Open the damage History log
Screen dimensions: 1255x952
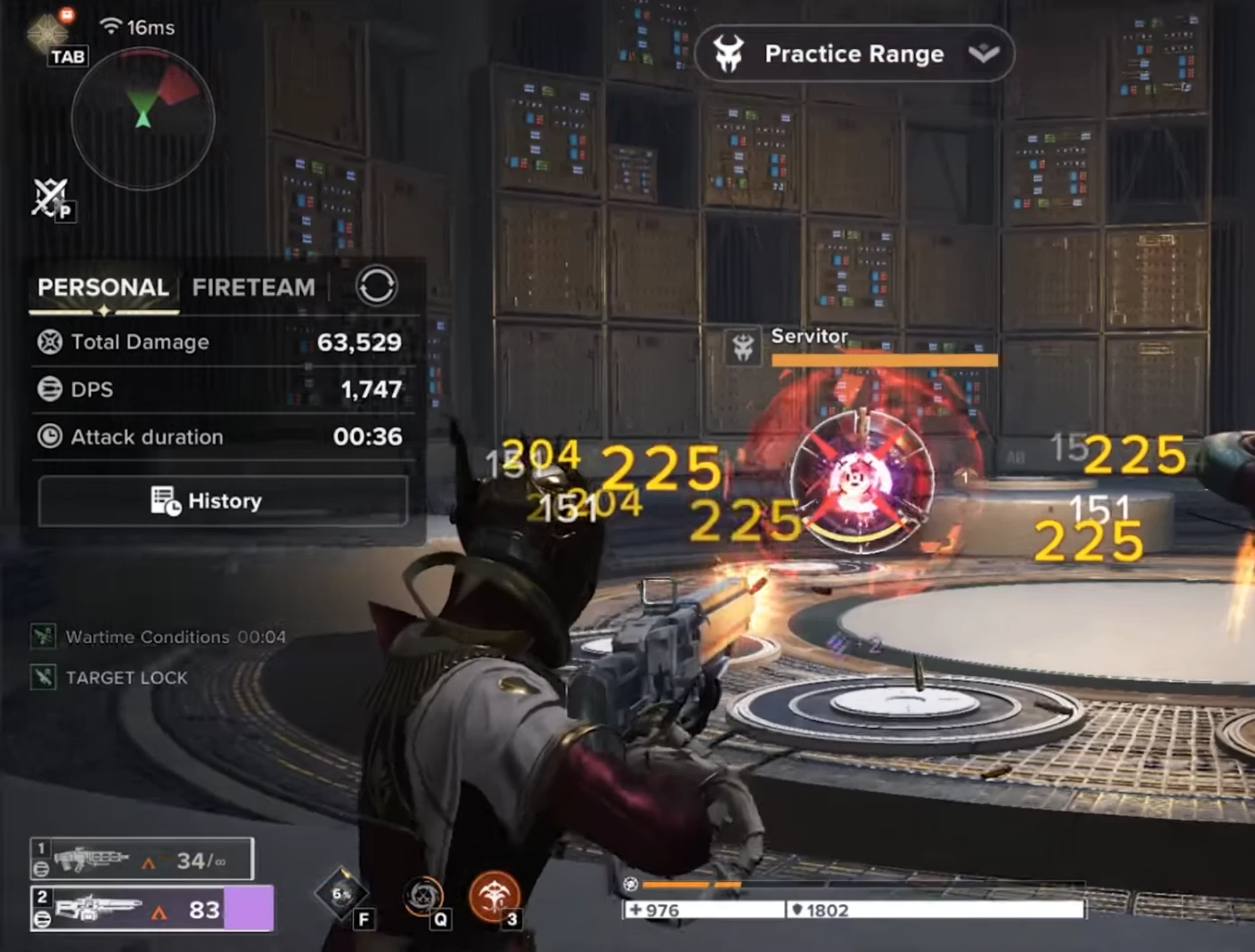pos(223,500)
